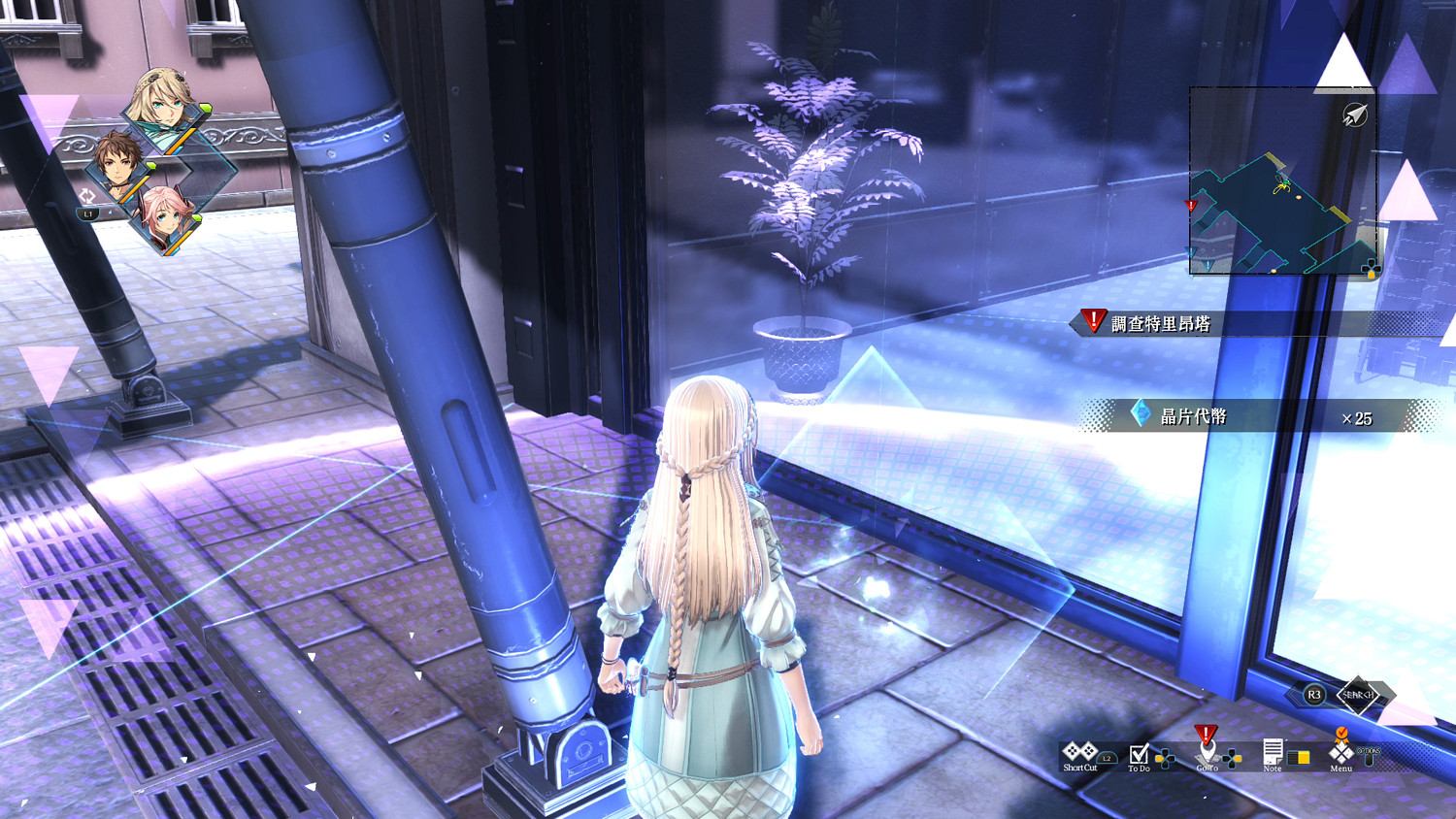This screenshot has width=1456, height=819.
Task: Open the Note notebook icon
Action: pyautogui.click(x=1274, y=751)
